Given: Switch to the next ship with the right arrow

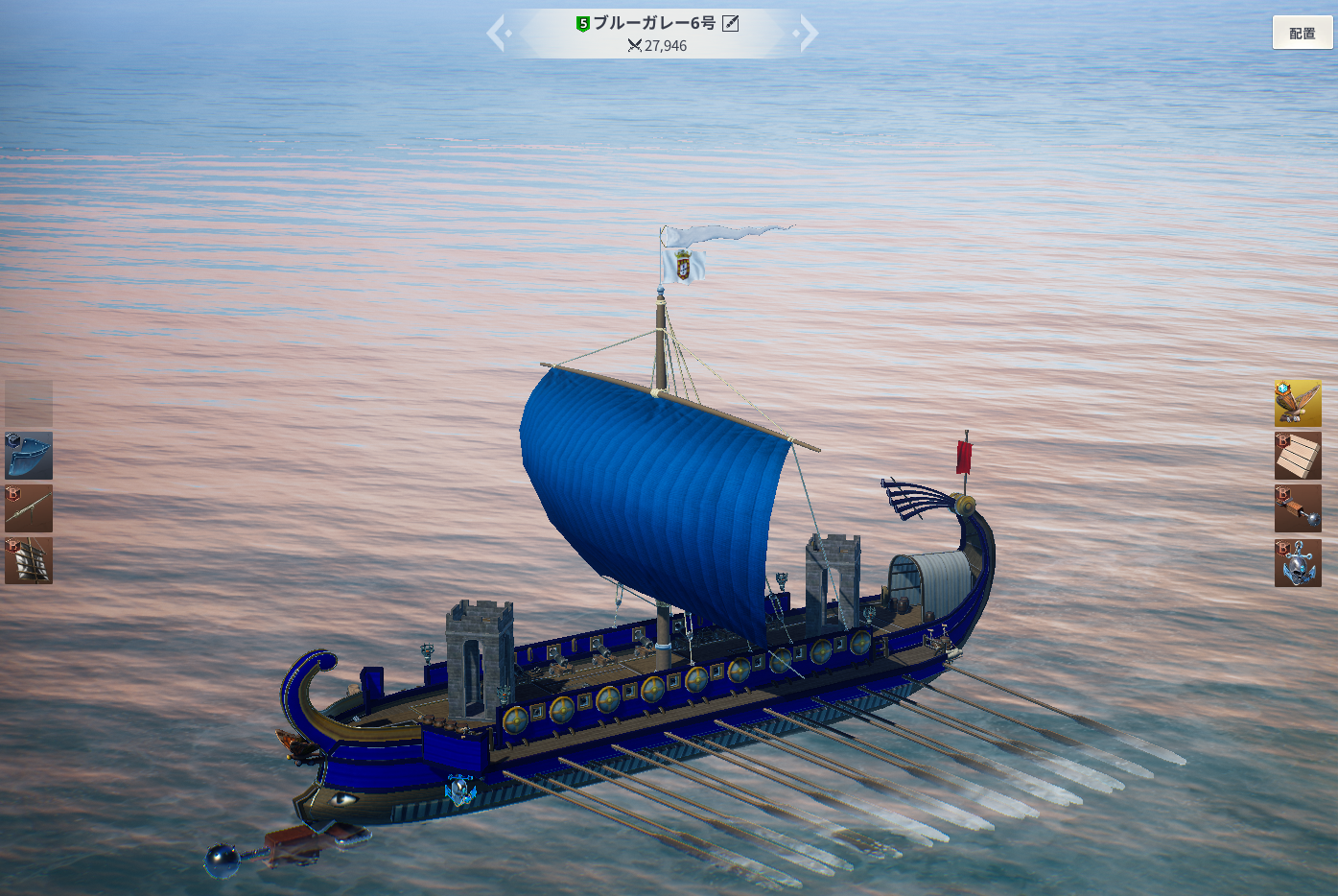Looking at the screenshot, I should tap(808, 34).
